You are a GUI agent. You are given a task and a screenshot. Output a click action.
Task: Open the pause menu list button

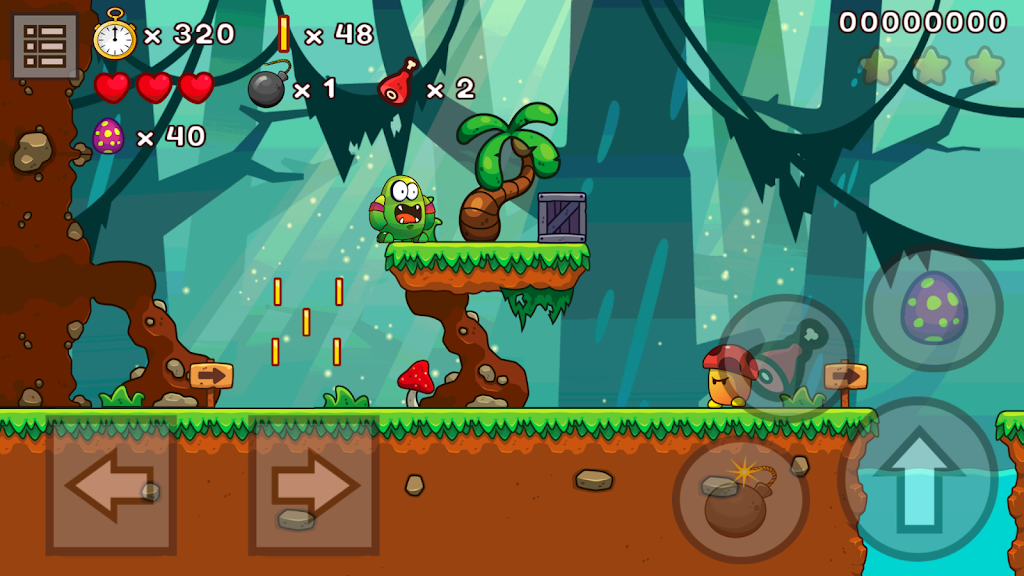pyautogui.click(x=45, y=45)
